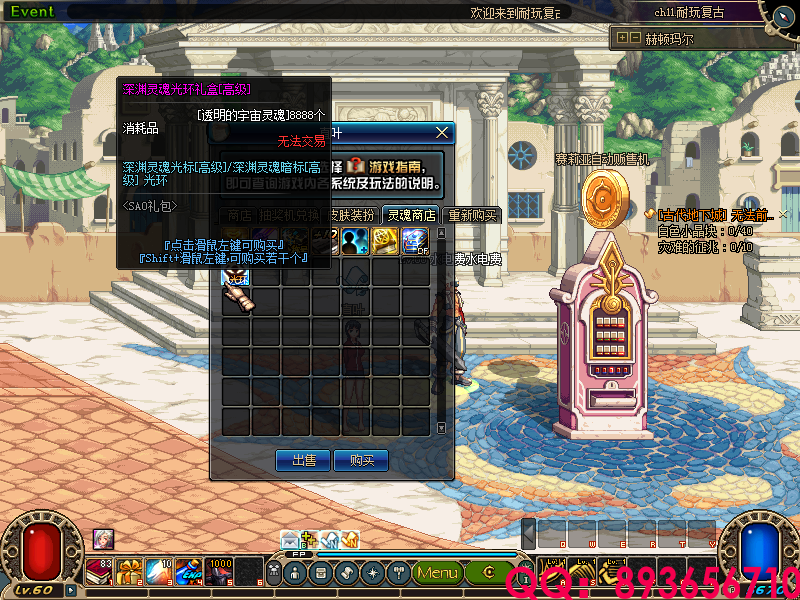
Task: Open the green Menu button
Action: 437,573
